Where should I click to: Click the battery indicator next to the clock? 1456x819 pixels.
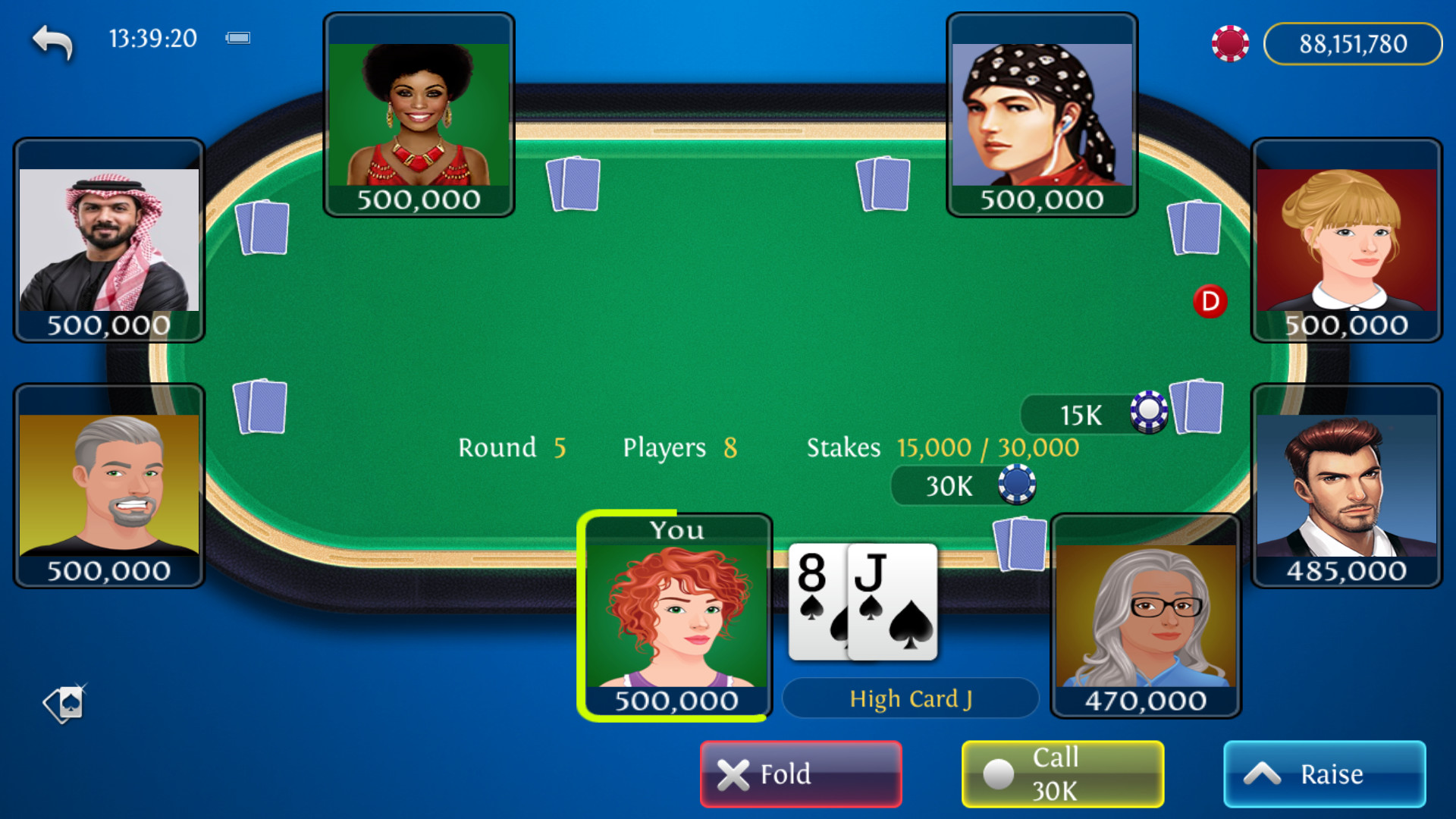point(239,37)
